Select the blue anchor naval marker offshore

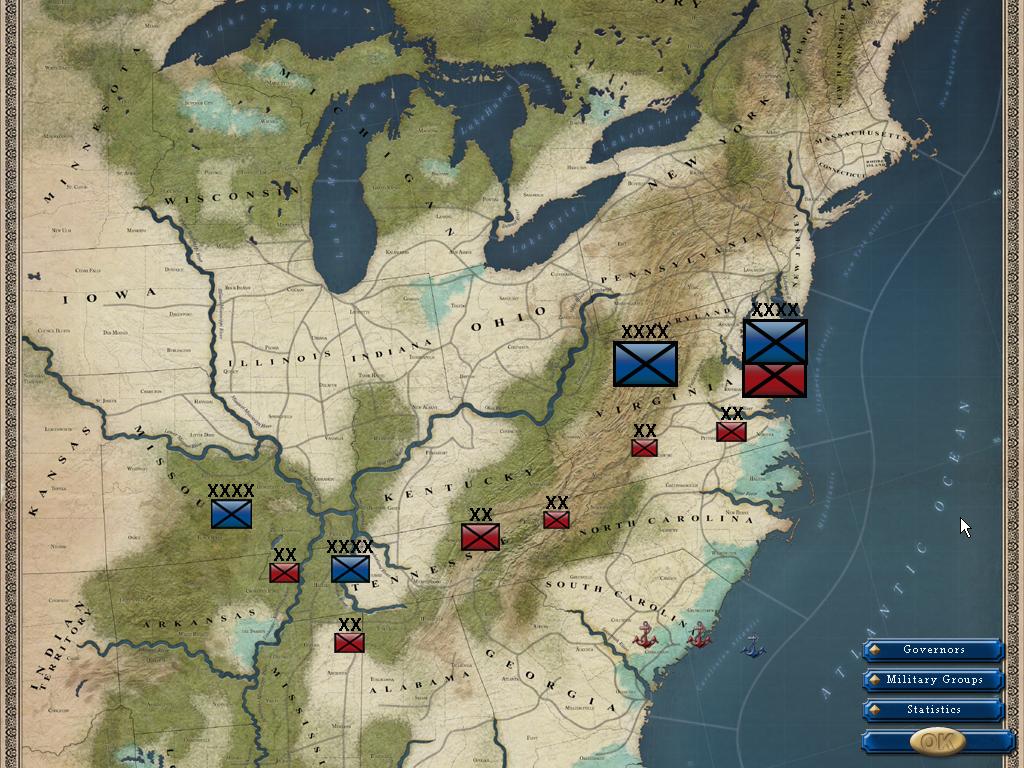(x=753, y=647)
